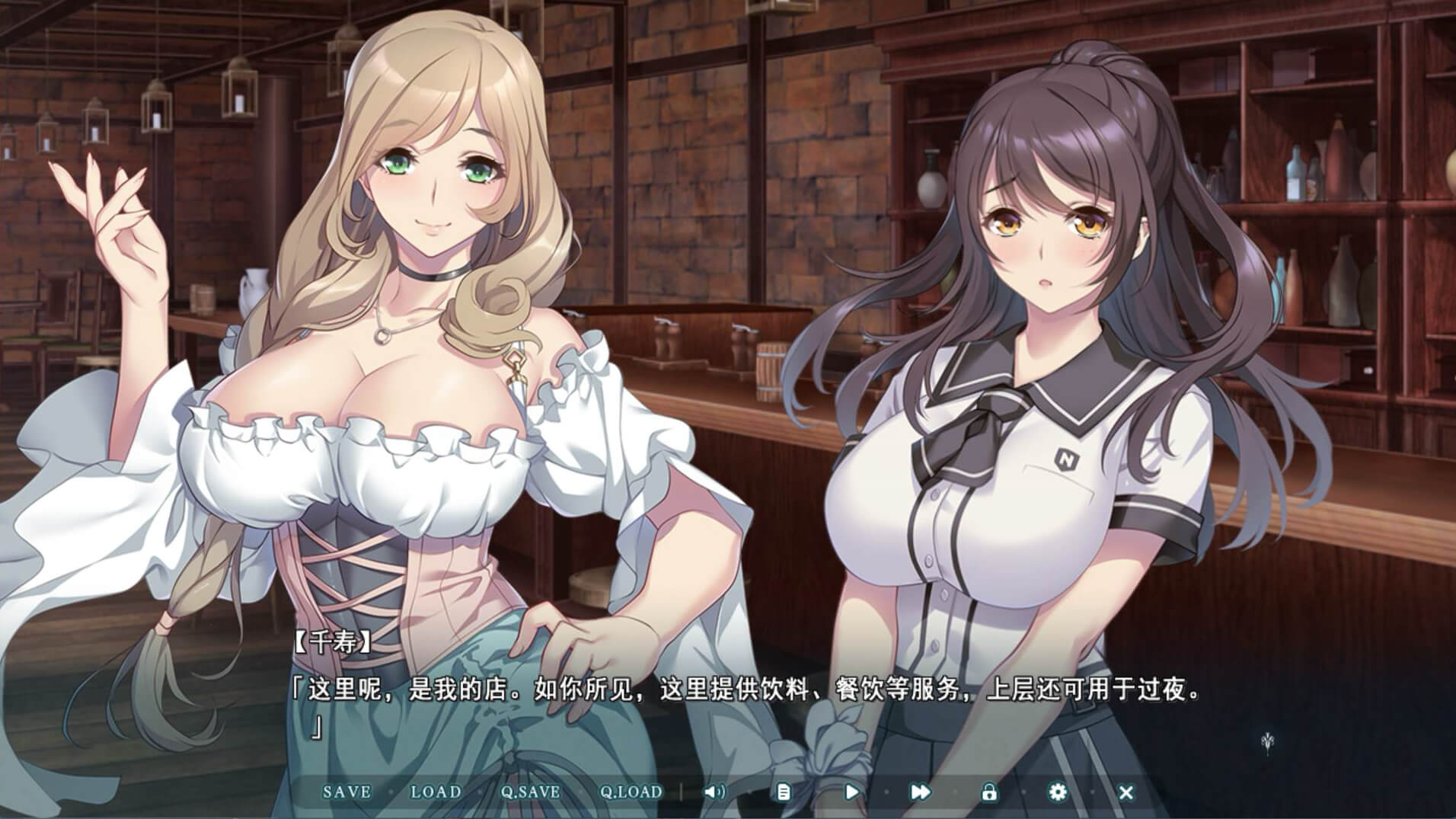Open the backlog document icon
Image resolution: width=1456 pixels, height=819 pixels.
(x=783, y=792)
